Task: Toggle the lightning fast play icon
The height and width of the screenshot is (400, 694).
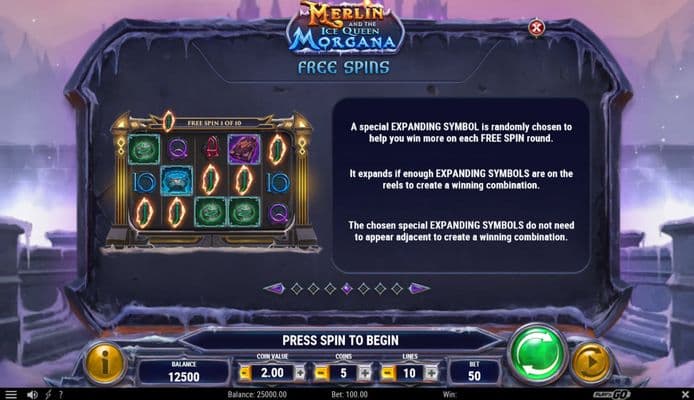Action: pos(47,394)
